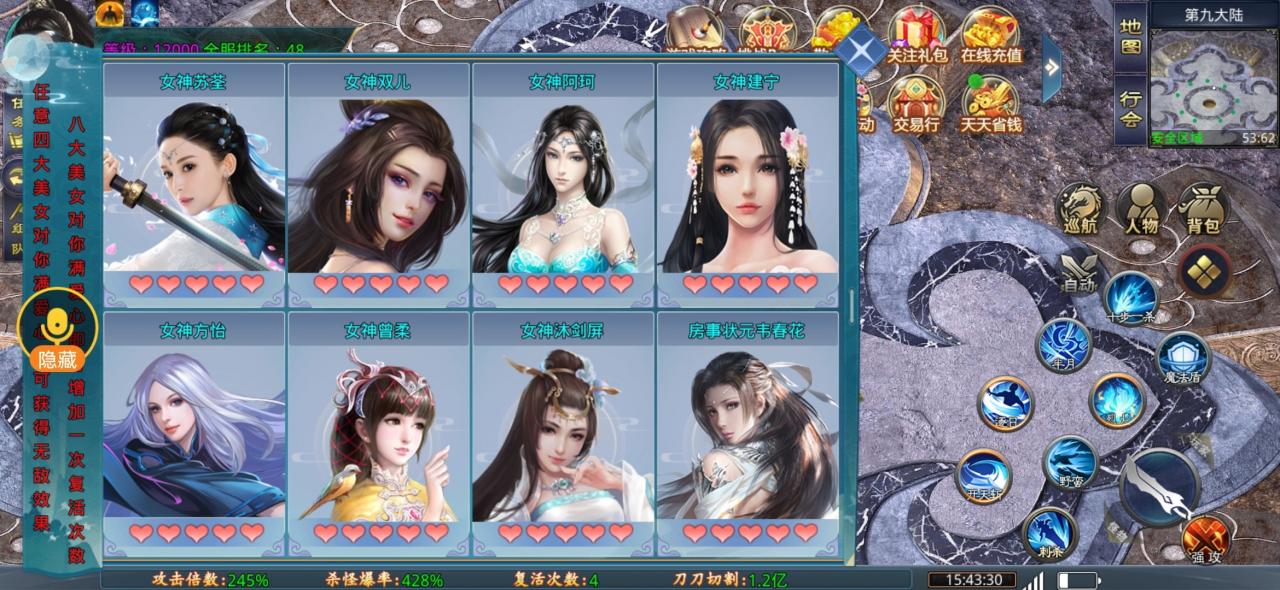Close the goddess panel with the X button
This screenshot has height=590, width=1280.
860,49
